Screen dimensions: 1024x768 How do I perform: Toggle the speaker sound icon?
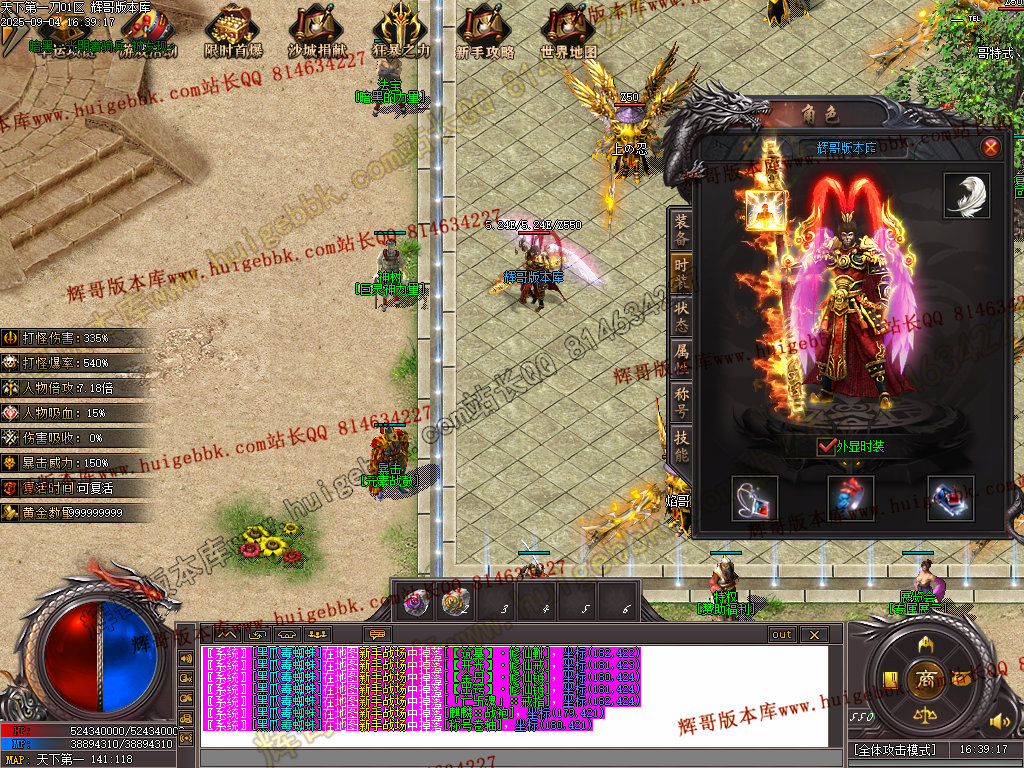(x=996, y=720)
